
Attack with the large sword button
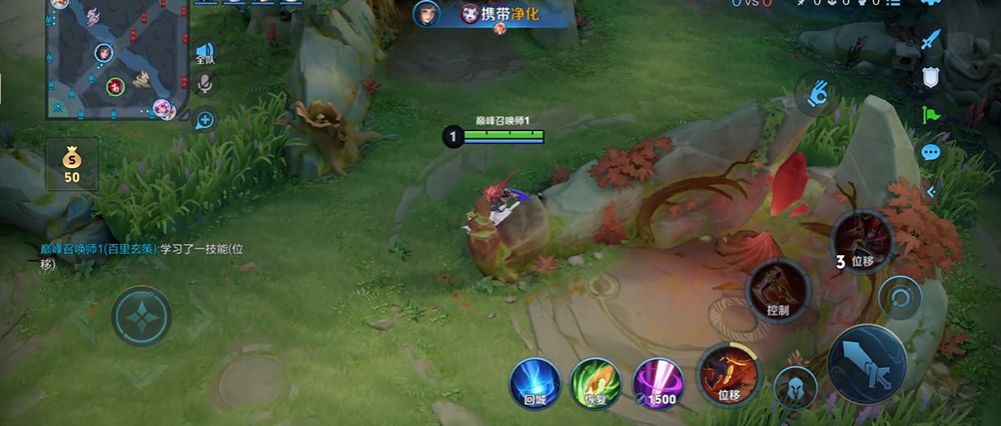[866, 364]
